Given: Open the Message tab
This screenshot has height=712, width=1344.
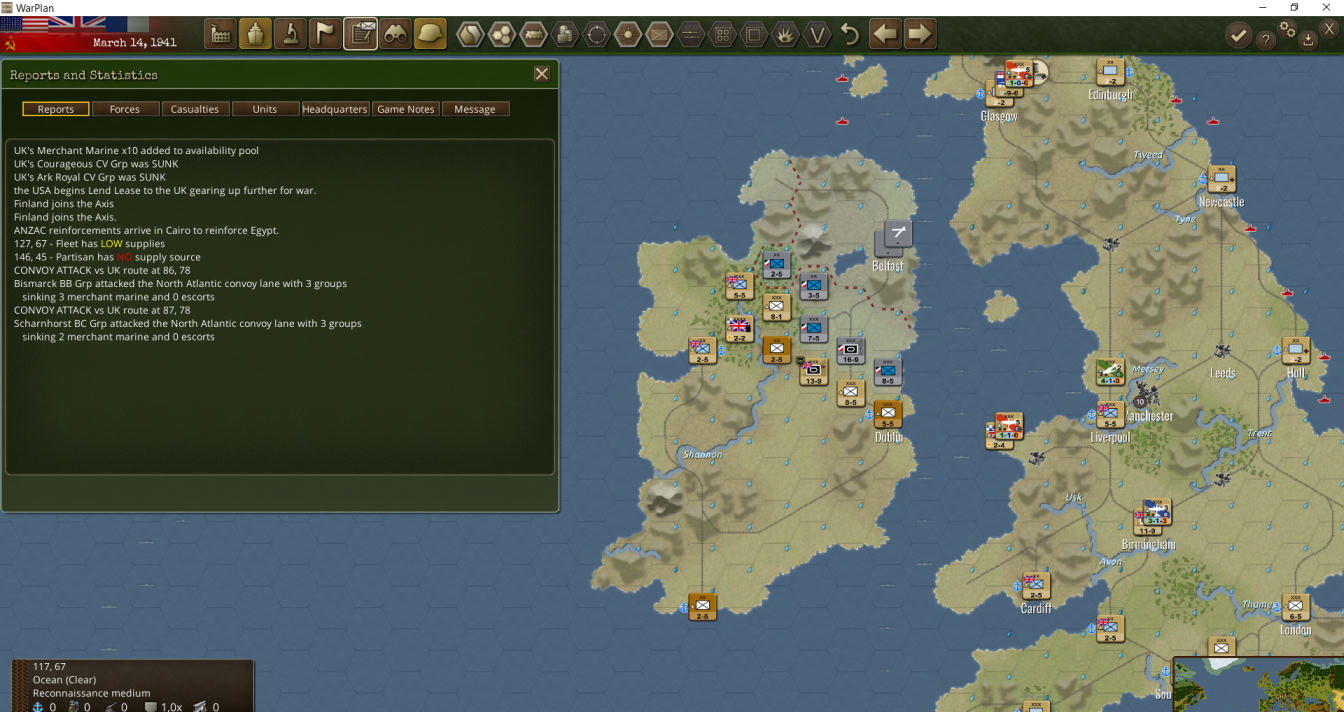Looking at the screenshot, I should click(475, 109).
